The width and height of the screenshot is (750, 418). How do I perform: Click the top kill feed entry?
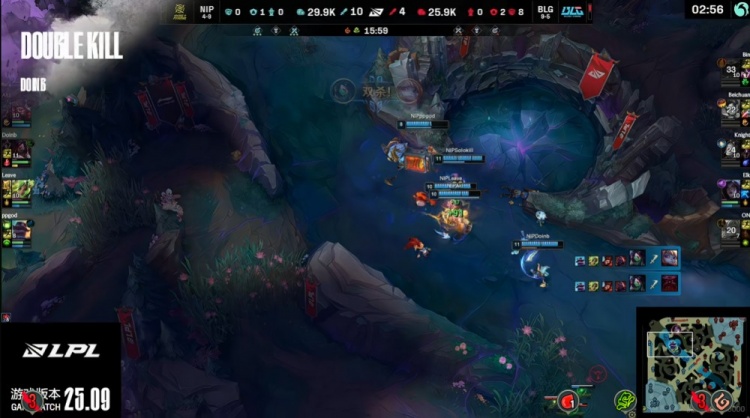click(627, 260)
